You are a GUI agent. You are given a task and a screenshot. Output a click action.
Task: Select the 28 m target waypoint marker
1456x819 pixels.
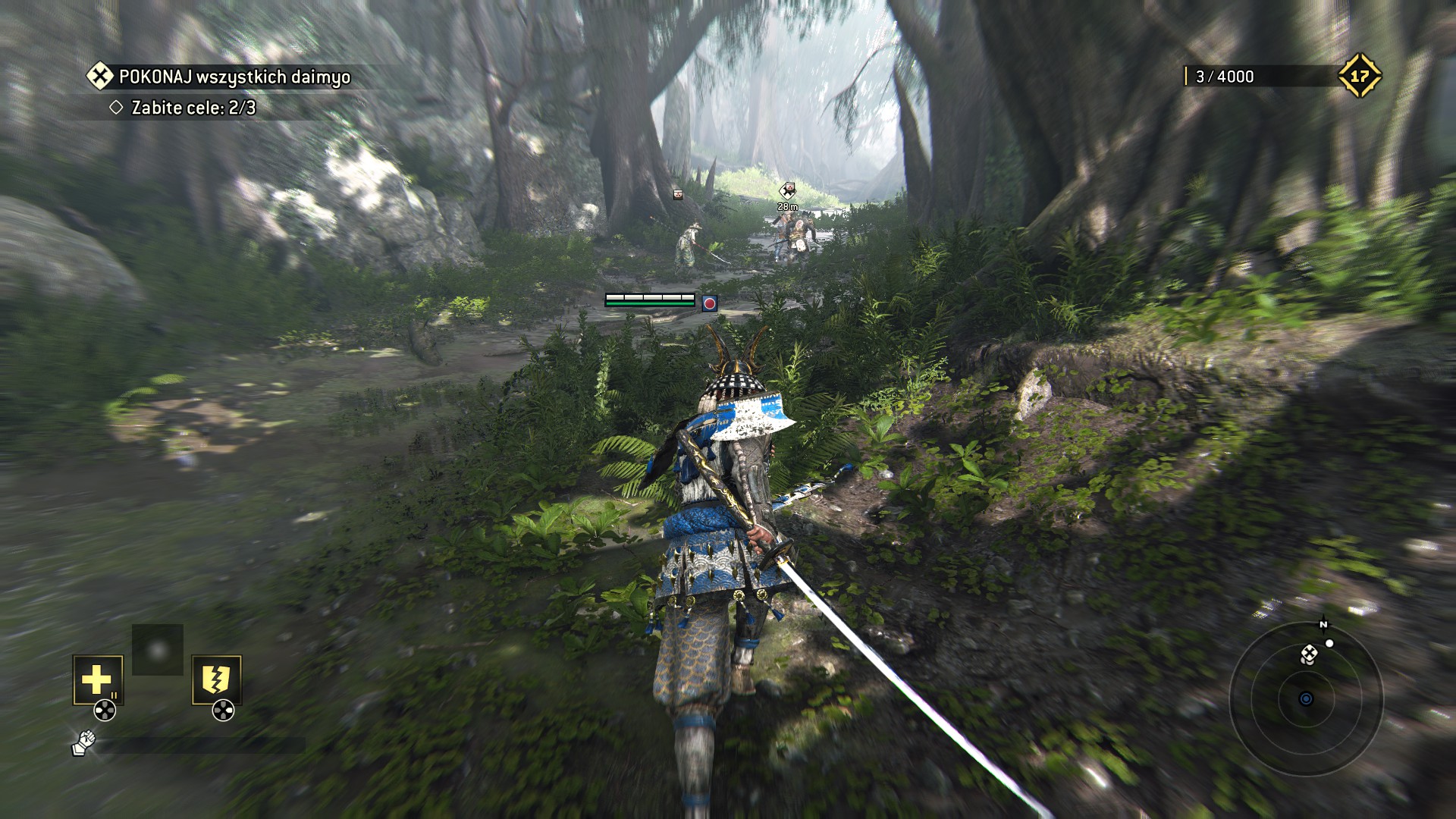[789, 190]
